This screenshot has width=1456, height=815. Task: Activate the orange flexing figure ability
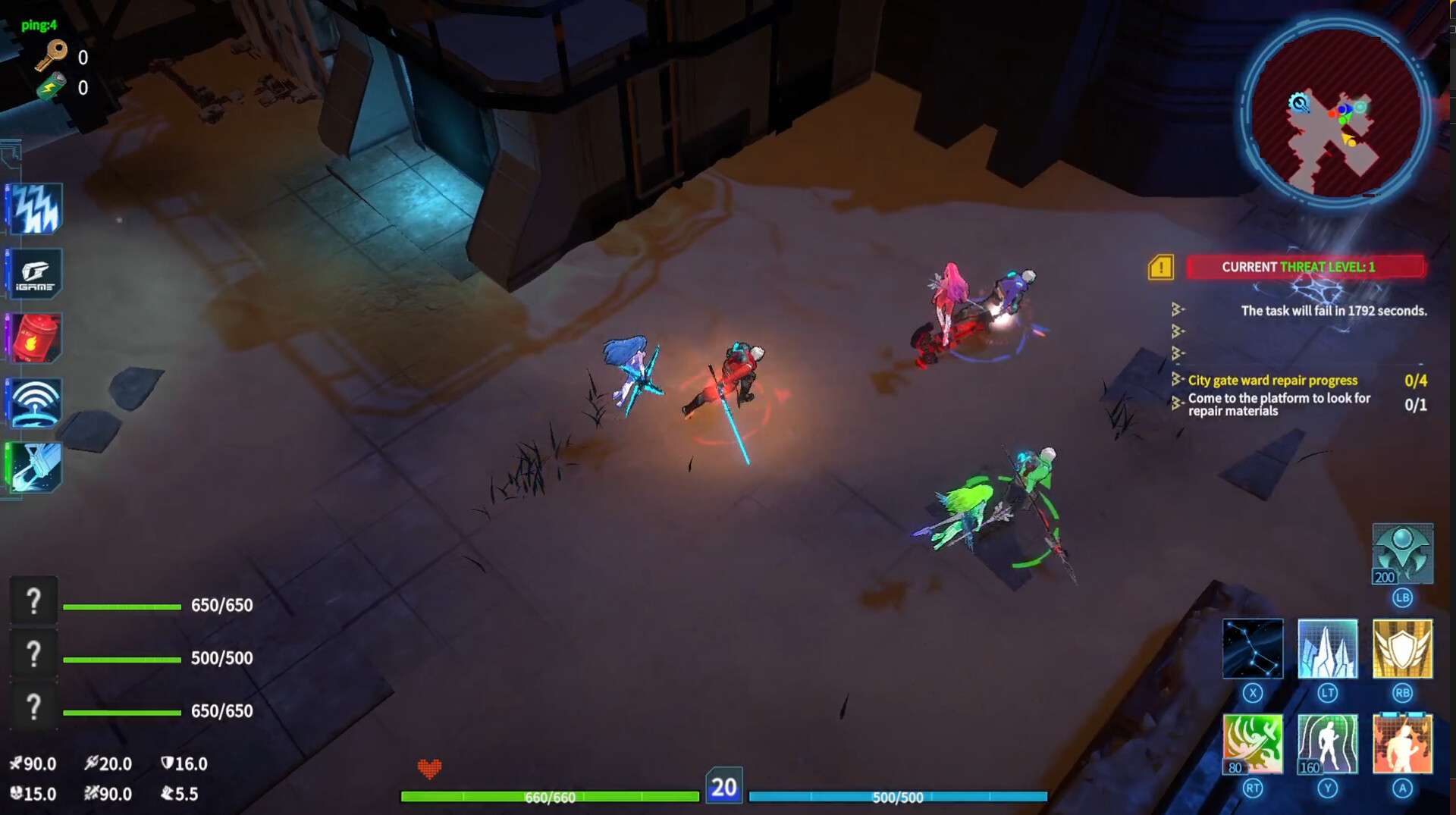[1402, 744]
